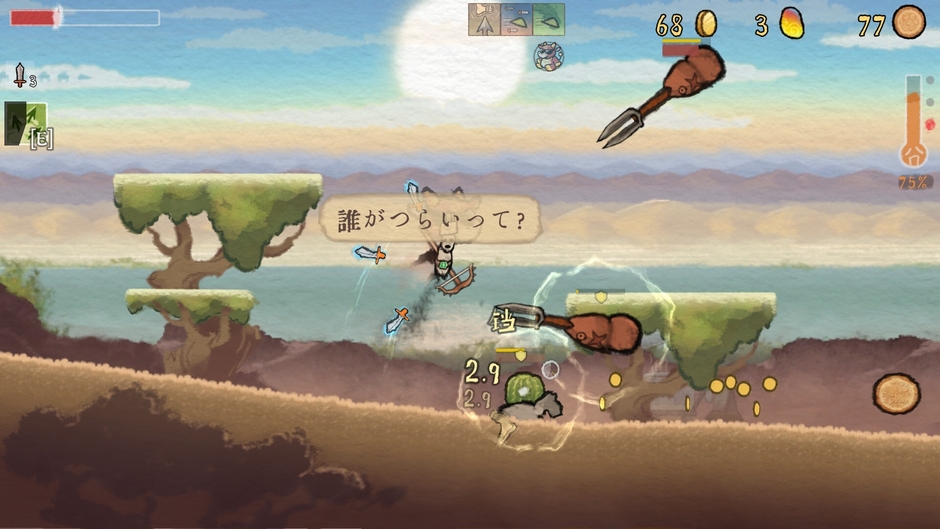Select the upward arrow skill icon

point(484,19)
